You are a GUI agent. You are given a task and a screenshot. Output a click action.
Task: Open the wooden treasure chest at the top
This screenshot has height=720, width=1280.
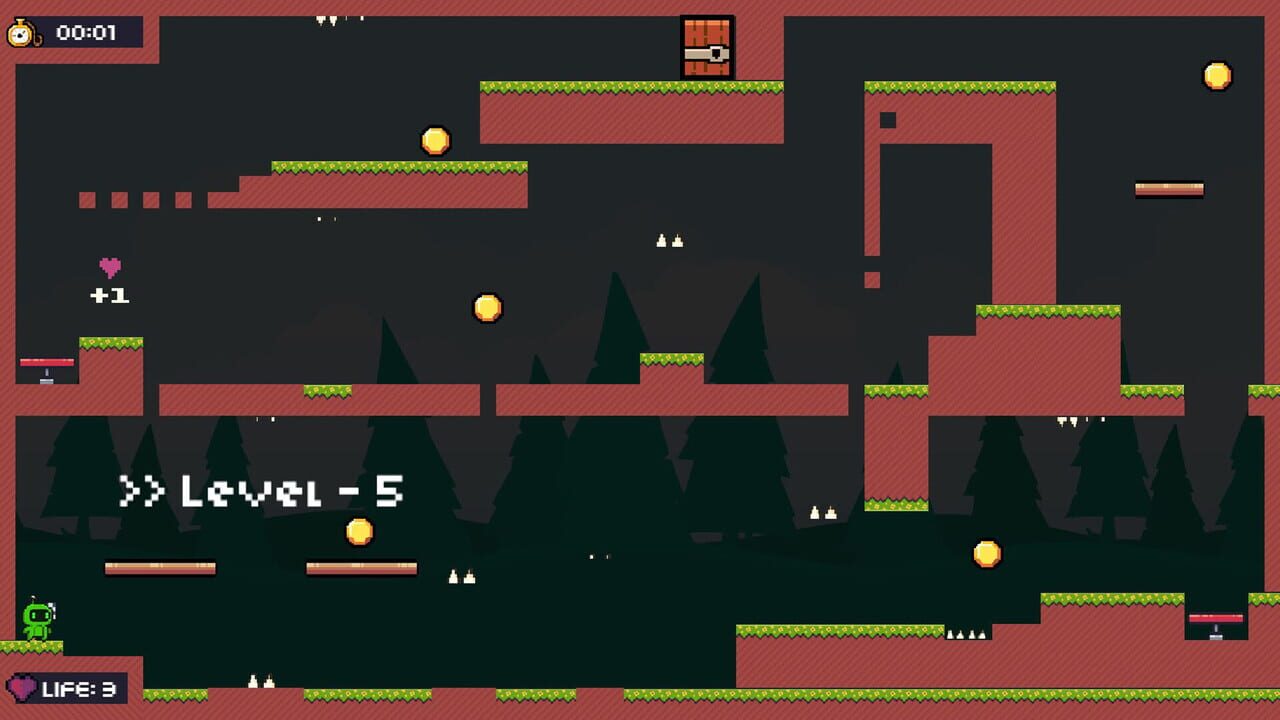click(708, 44)
